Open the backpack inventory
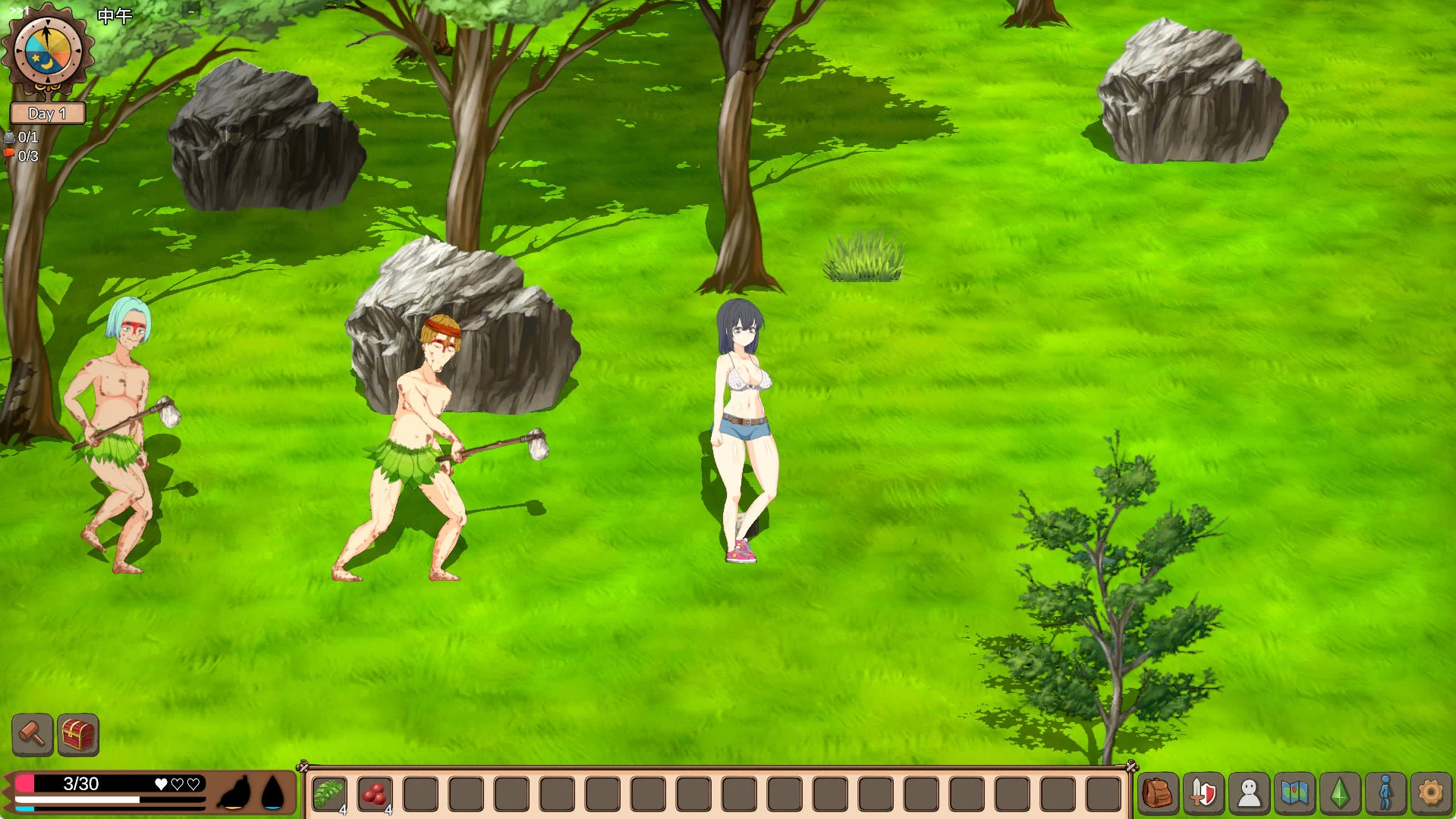1456x819 pixels. point(1158,794)
